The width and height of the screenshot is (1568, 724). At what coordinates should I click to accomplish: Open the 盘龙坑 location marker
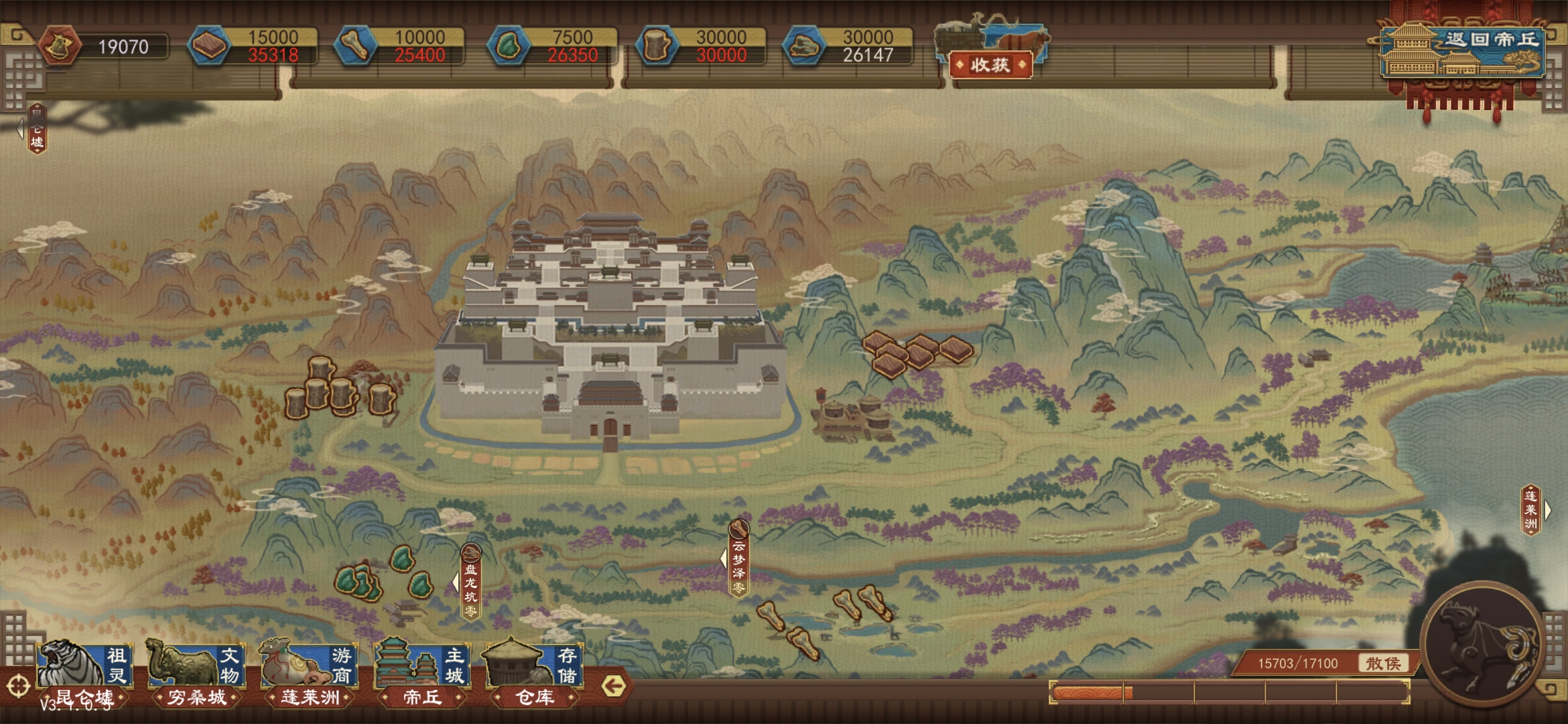[x=471, y=583]
